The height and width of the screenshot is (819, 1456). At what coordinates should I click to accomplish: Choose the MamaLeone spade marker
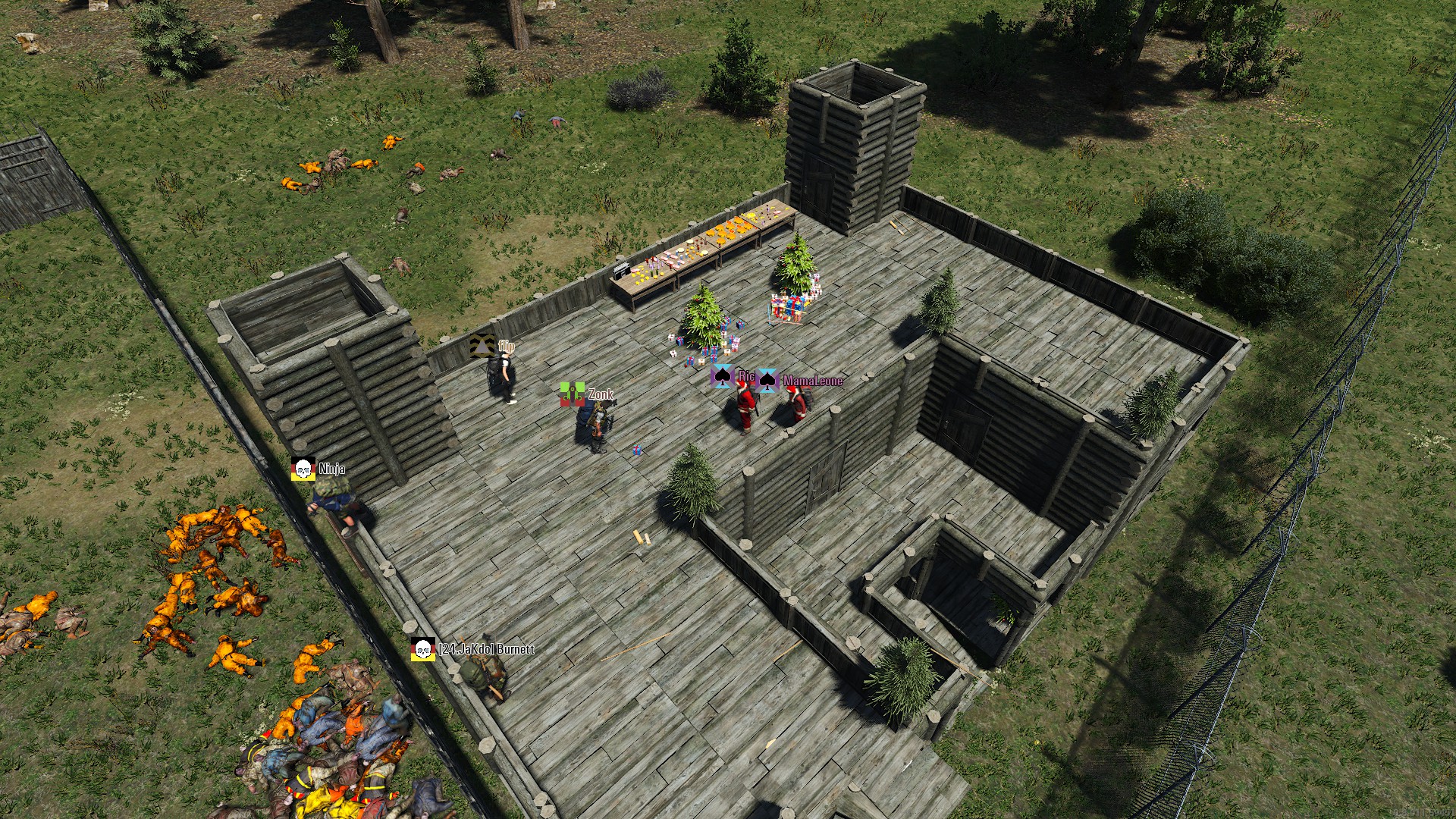pos(767,380)
